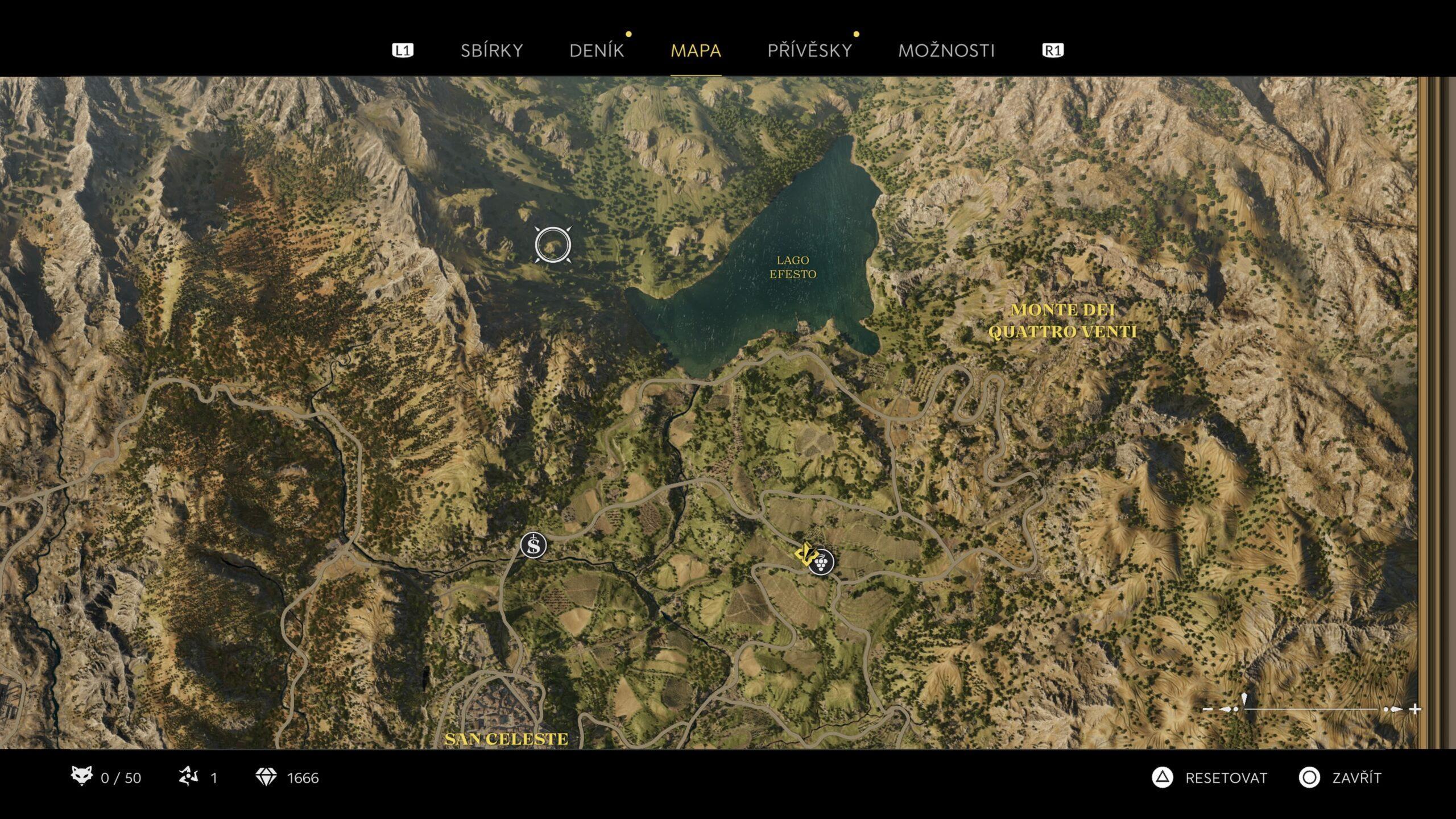
Task: Select the Mapa tab
Action: (696, 51)
